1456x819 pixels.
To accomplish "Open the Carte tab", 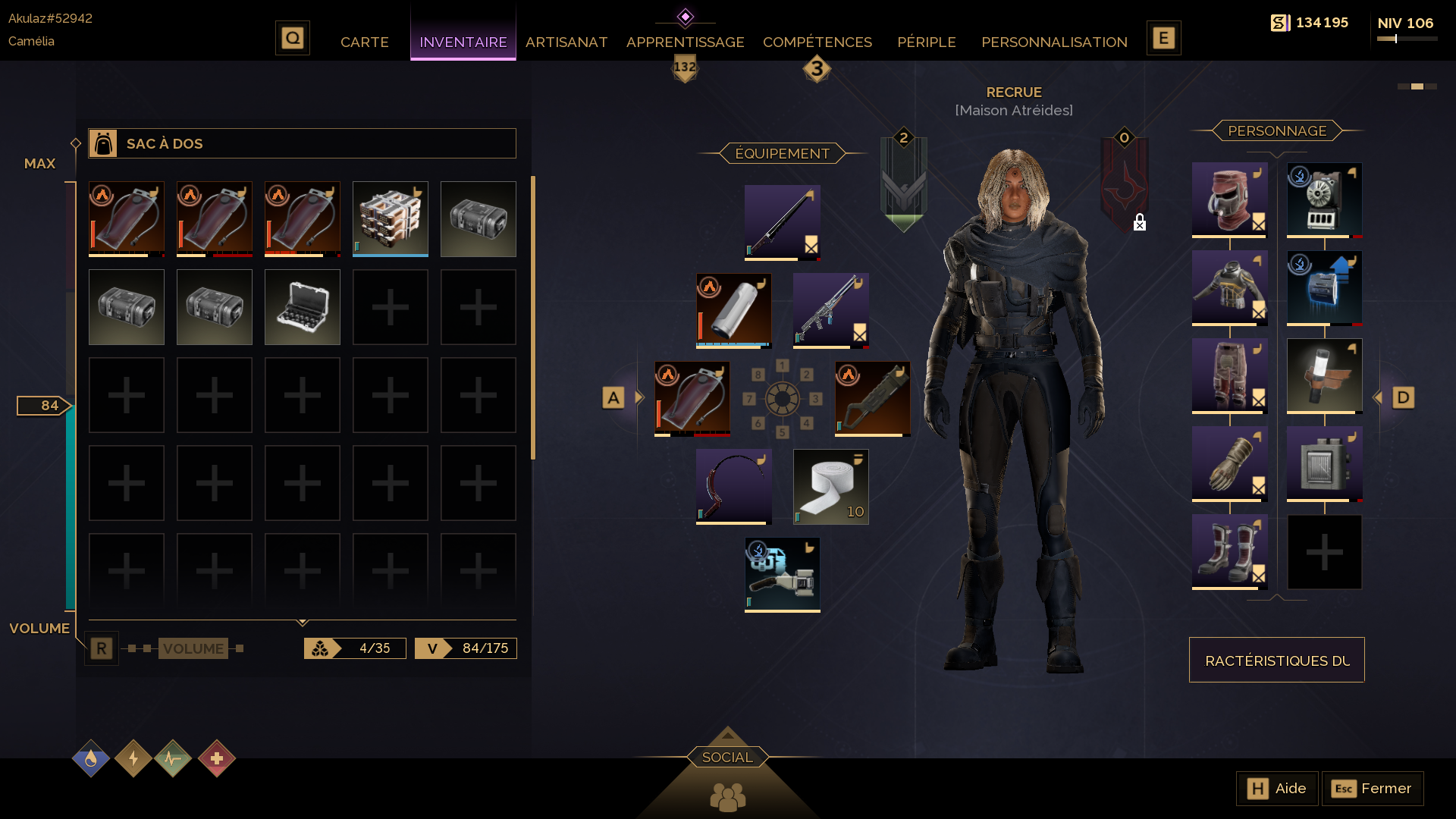I will pyautogui.click(x=364, y=42).
